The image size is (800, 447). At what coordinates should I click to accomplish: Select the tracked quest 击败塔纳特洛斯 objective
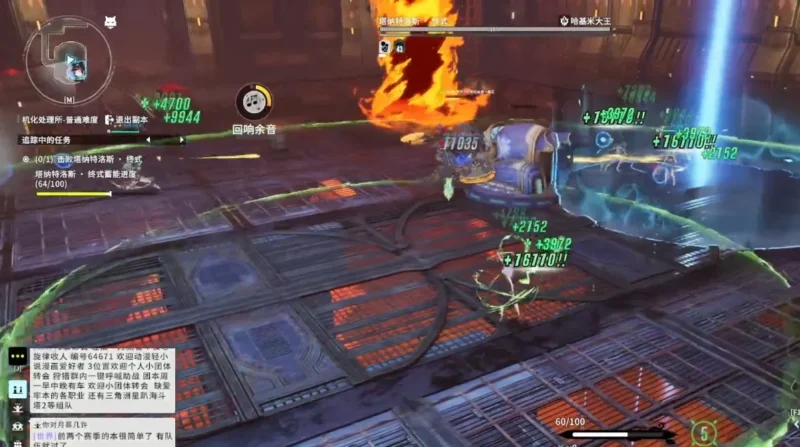click(x=90, y=159)
